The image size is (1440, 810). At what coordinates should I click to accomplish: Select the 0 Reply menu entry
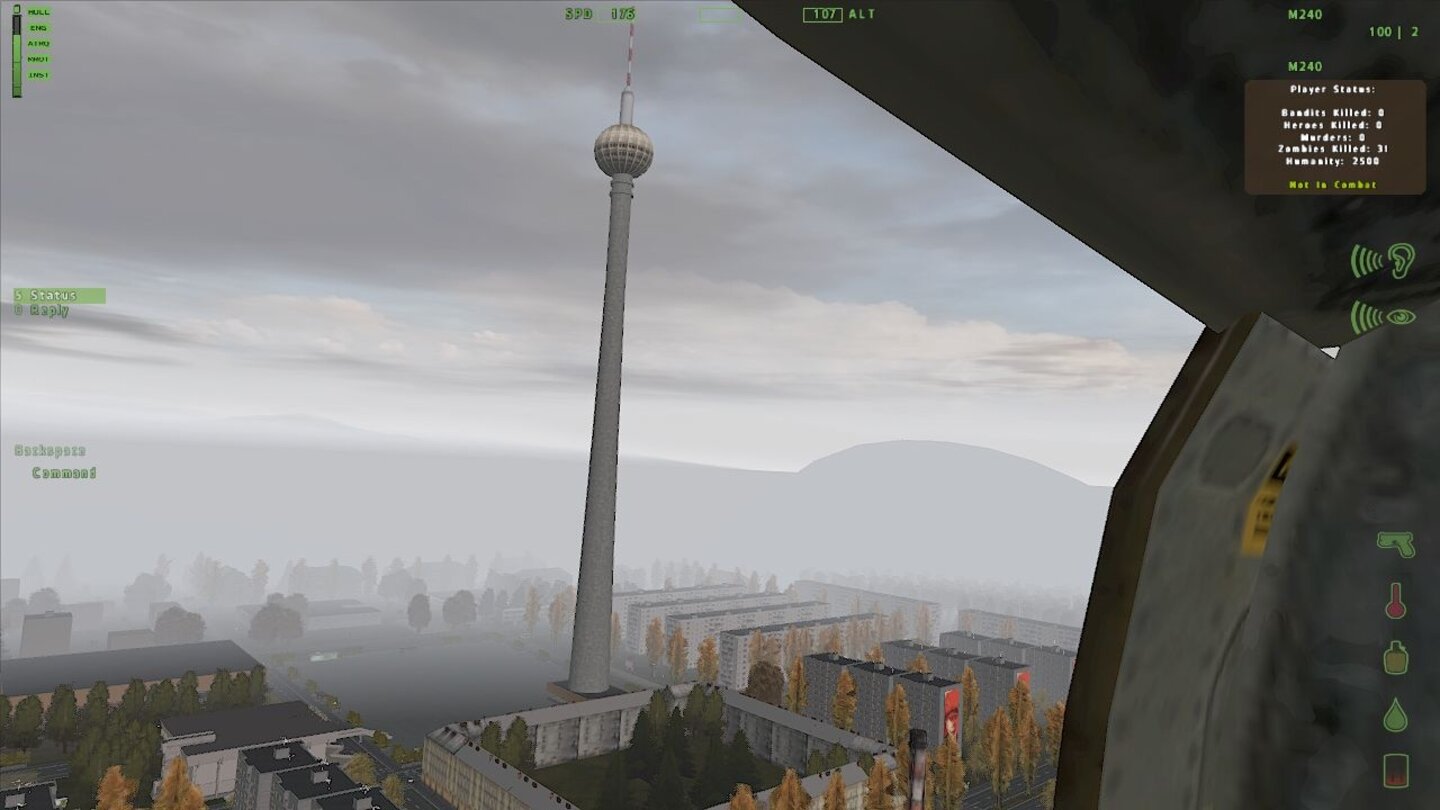(42, 311)
